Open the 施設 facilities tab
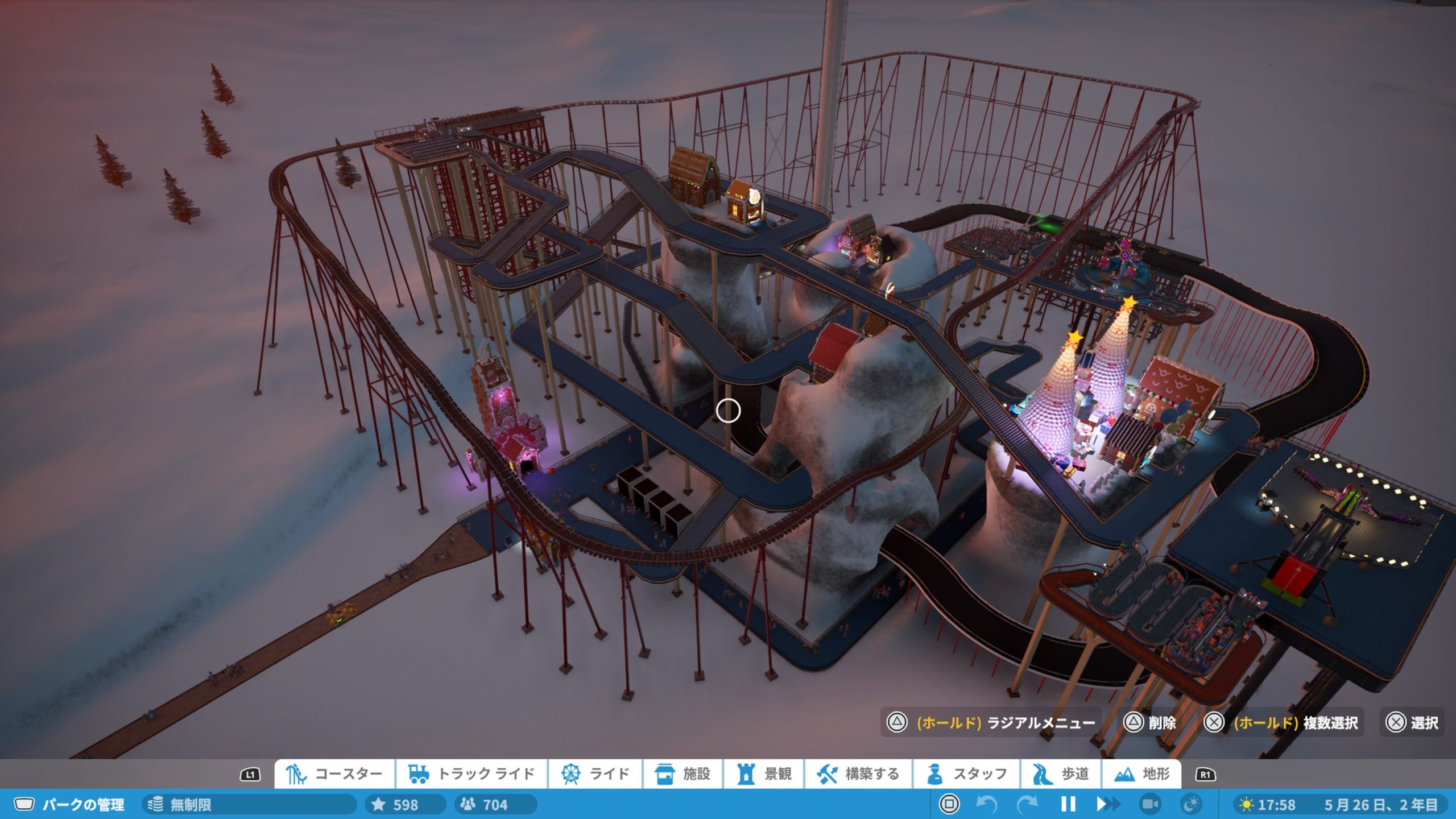Viewport: 1456px width, 819px height. [x=682, y=774]
